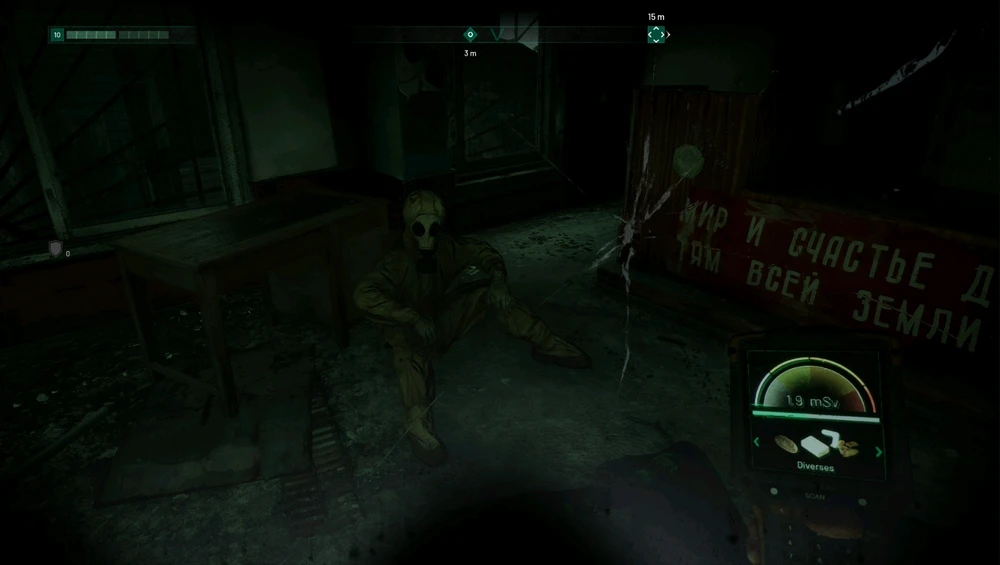Click the level 10 badge
Image resolution: width=1000 pixels, height=565 pixels.
click(x=57, y=35)
